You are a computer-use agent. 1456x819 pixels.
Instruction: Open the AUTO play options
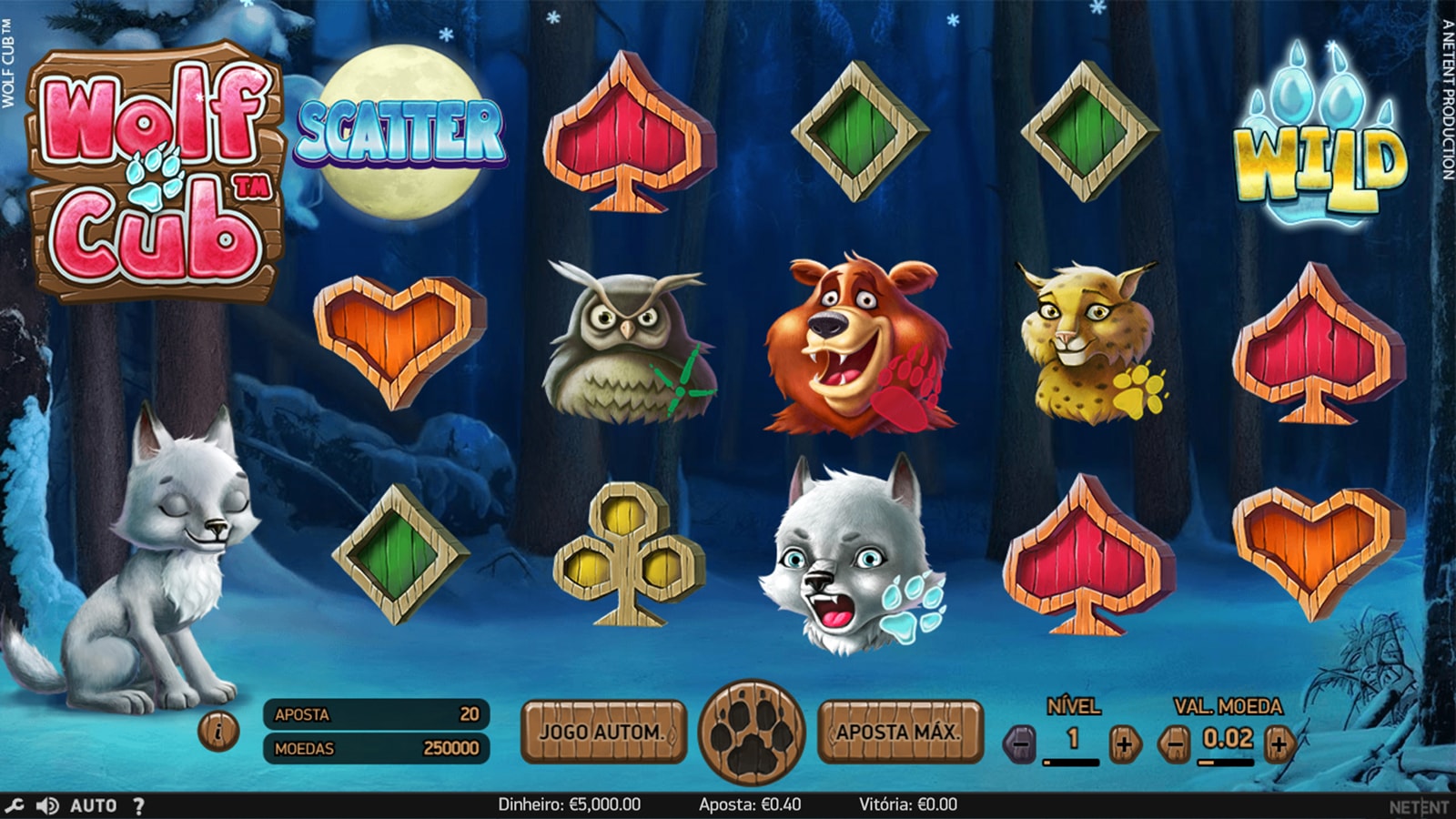tap(94, 805)
